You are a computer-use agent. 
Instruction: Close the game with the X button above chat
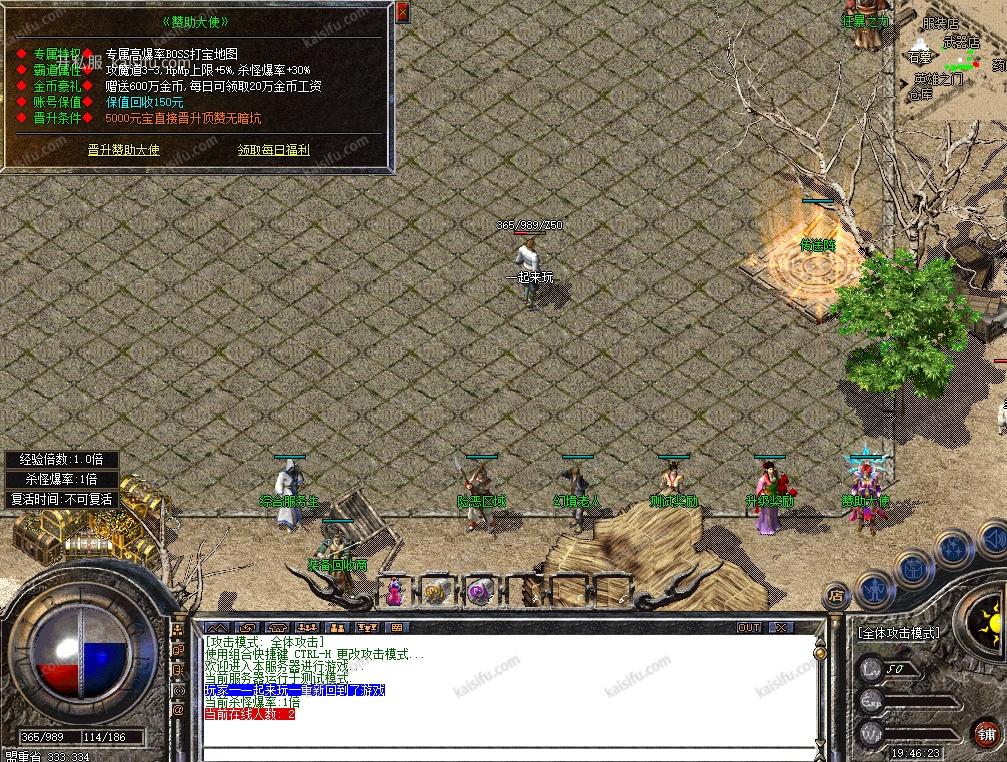(x=780, y=628)
